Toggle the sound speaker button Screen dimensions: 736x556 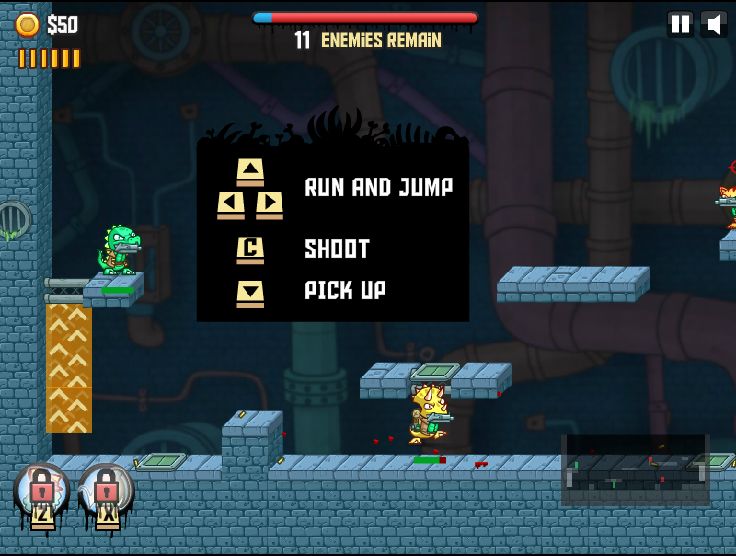coord(714,25)
